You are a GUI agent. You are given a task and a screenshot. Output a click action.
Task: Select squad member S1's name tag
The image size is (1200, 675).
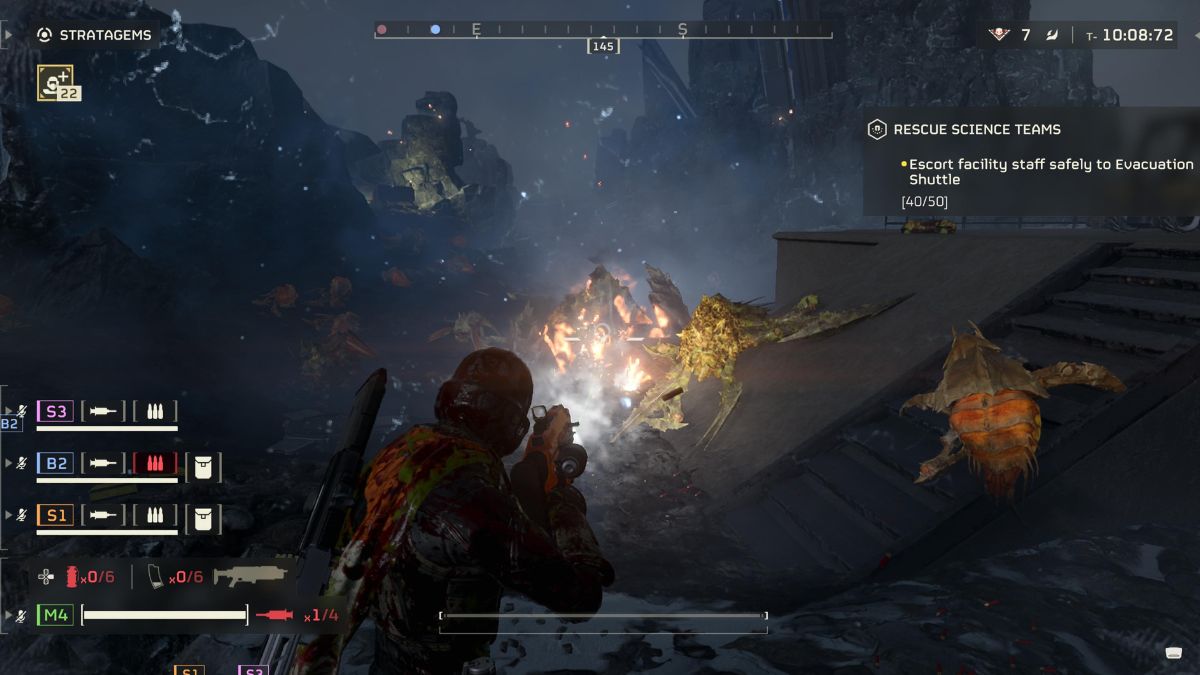pos(55,517)
